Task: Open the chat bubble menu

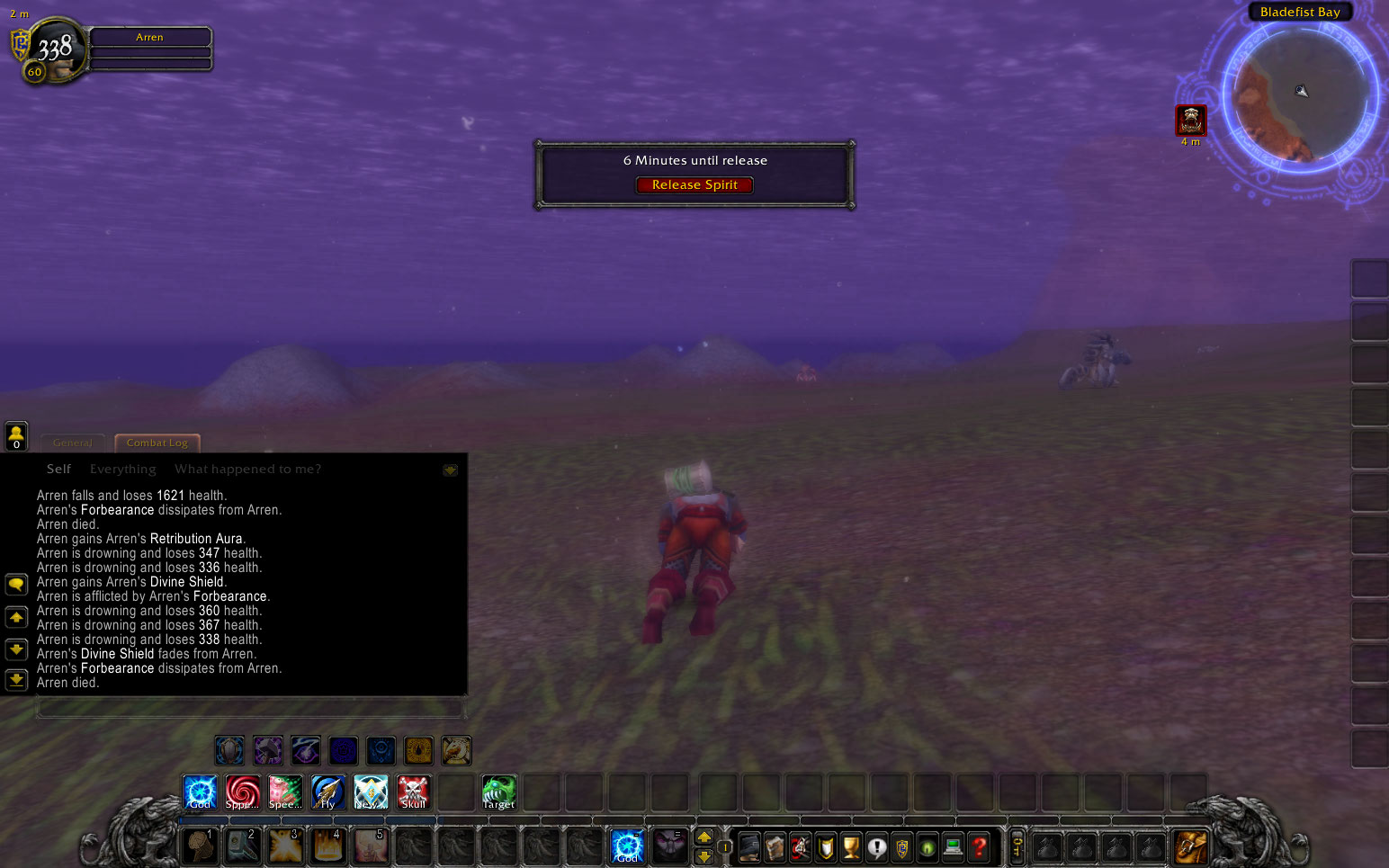Action: tap(15, 585)
